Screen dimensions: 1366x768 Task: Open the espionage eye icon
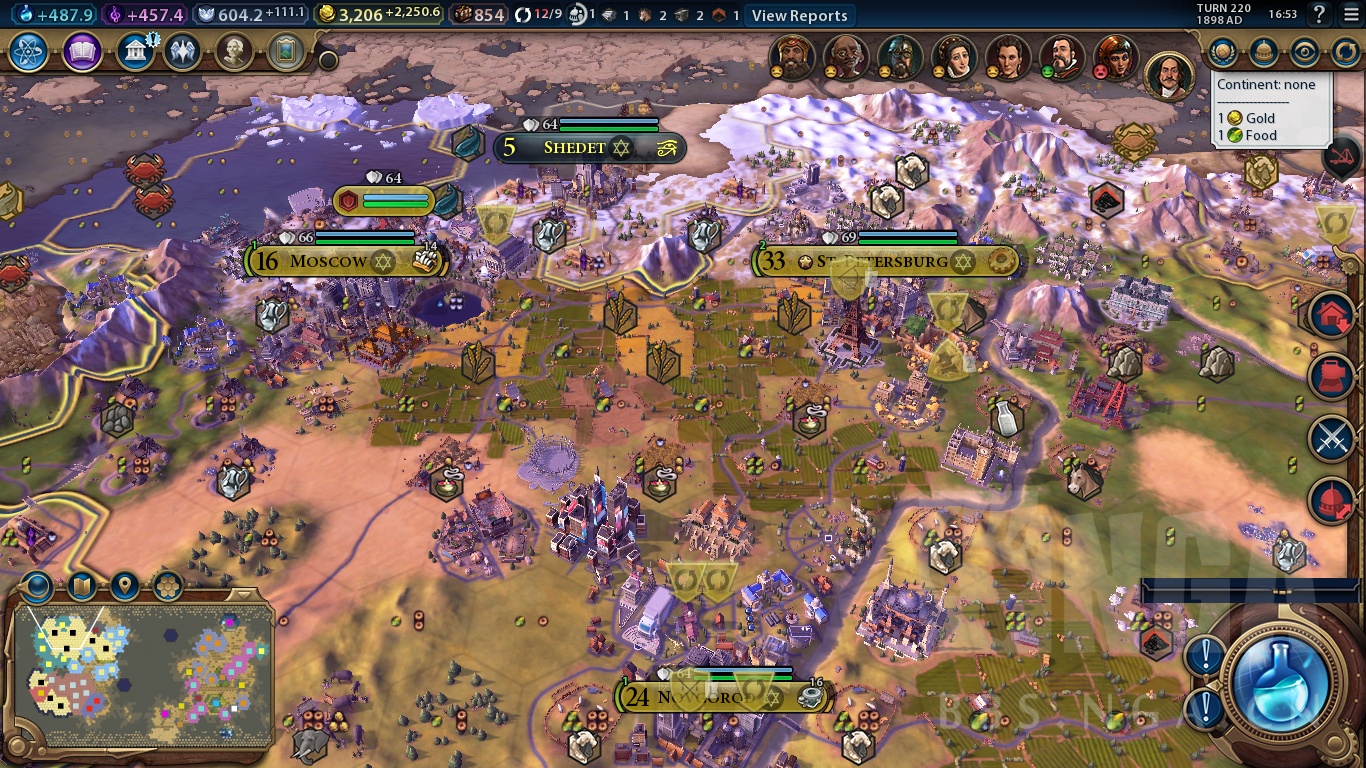[x=1304, y=52]
